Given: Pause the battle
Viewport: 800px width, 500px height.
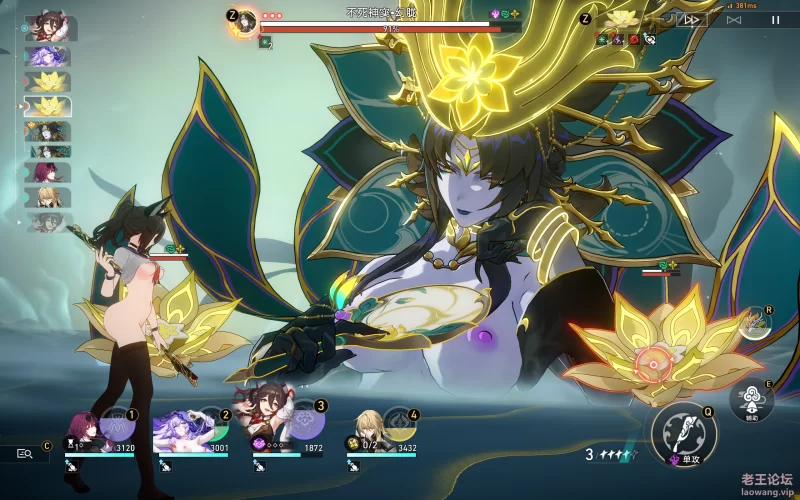Looking at the screenshot, I should pos(775,19).
